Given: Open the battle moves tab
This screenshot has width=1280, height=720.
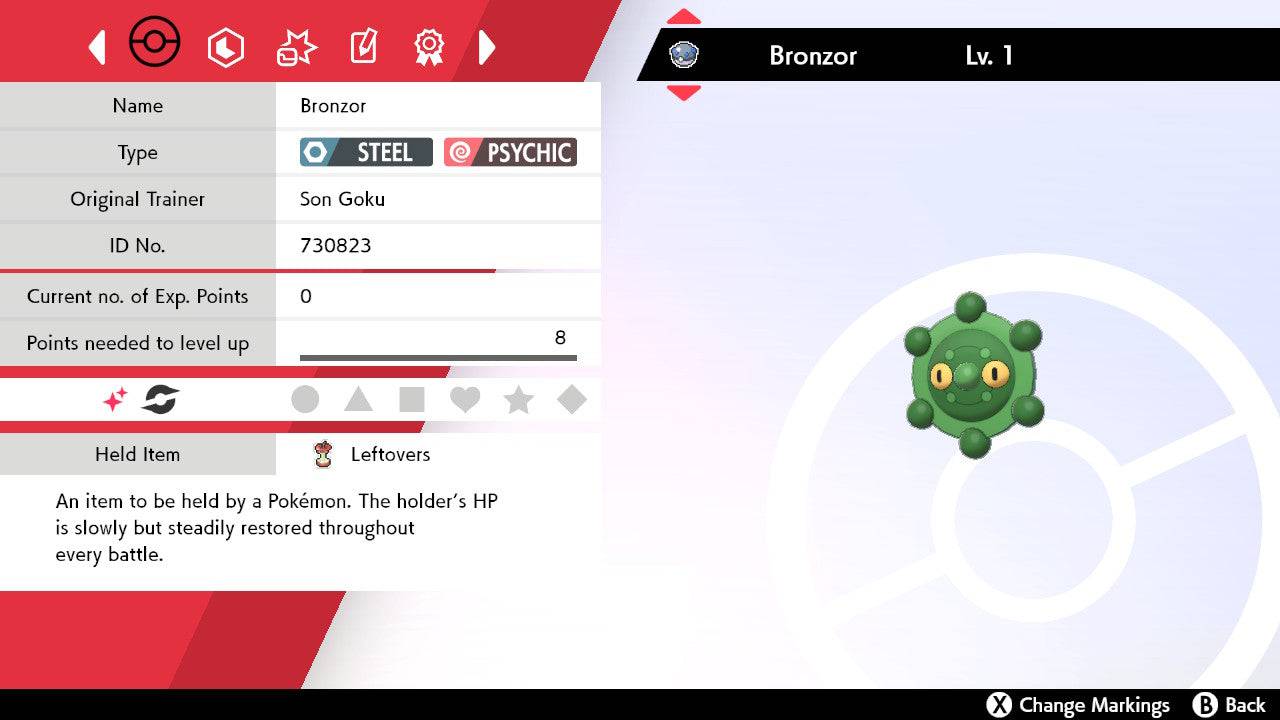Looking at the screenshot, I should 296,47.
